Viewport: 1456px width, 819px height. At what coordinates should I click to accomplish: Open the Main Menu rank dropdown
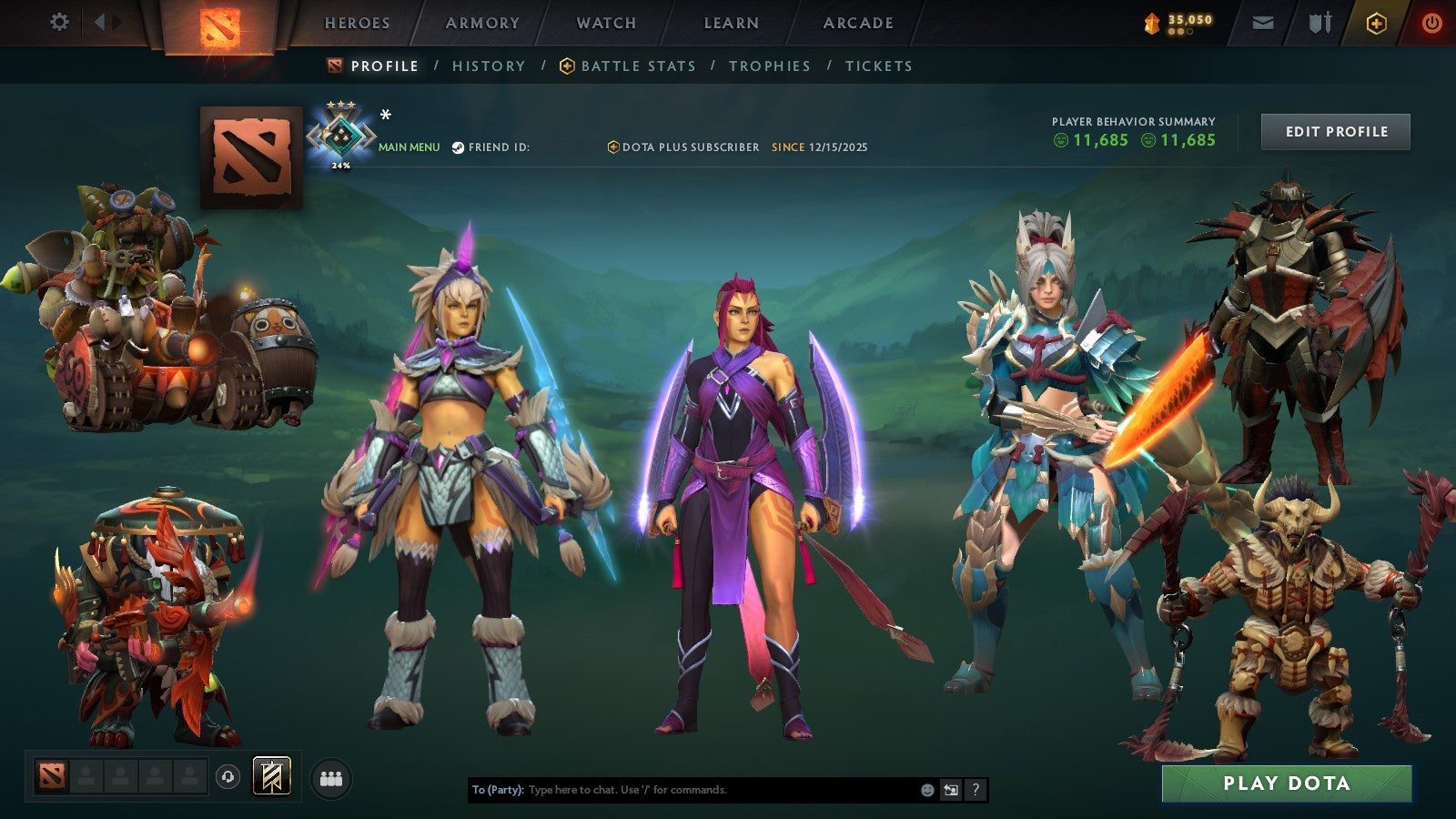(x=408, y=145)
